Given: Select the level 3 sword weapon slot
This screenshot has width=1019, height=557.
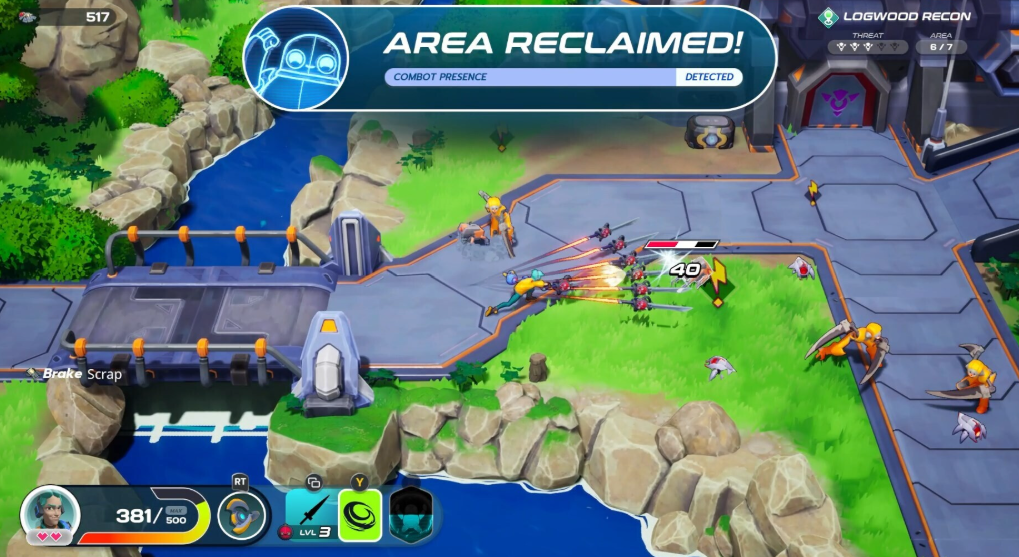Looking at the screenshot, I should [x=310, y=513].
